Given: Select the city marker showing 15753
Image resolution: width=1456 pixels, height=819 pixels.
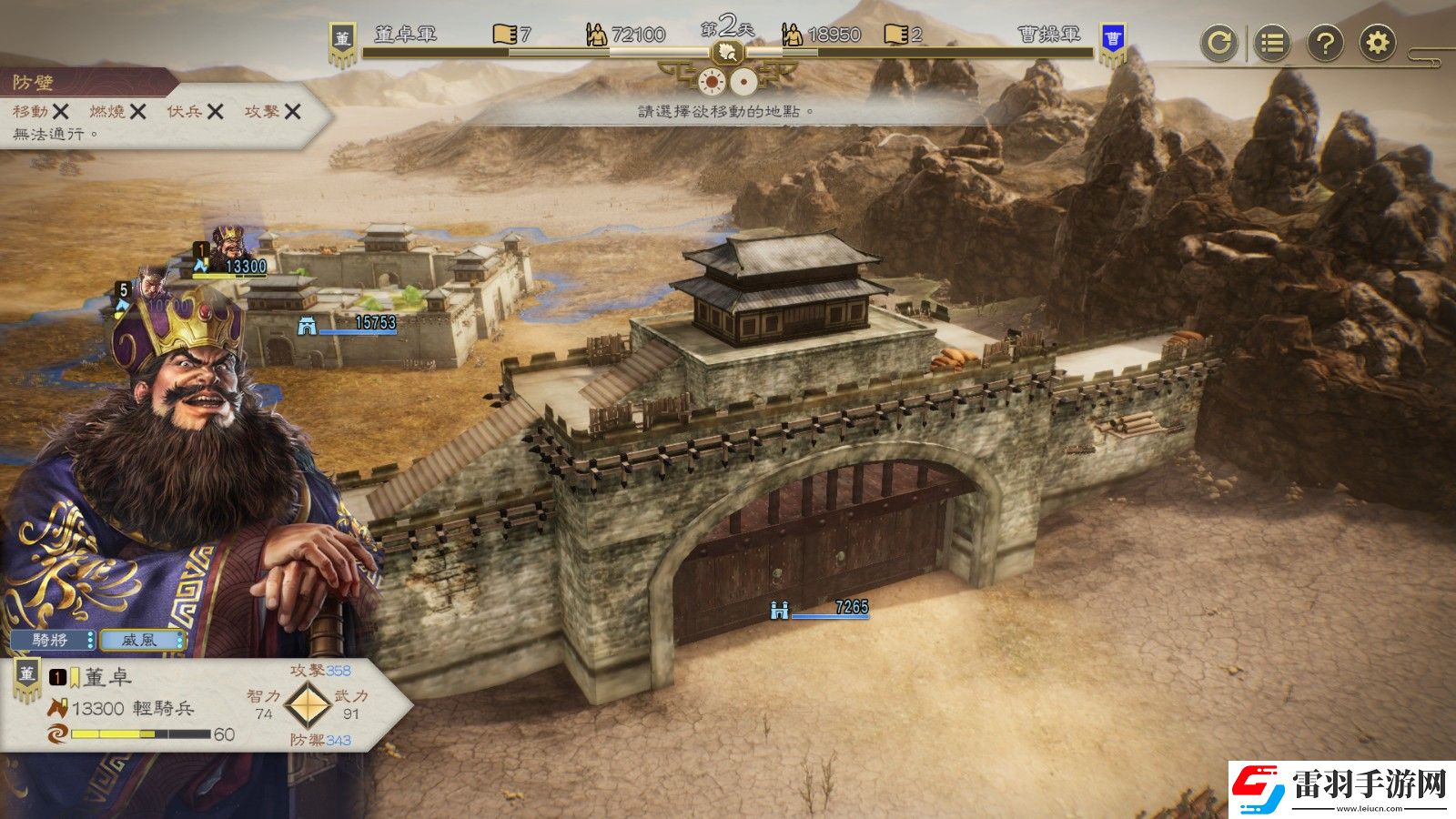Looking at the screenshot, I should click(x=350, y=323).
